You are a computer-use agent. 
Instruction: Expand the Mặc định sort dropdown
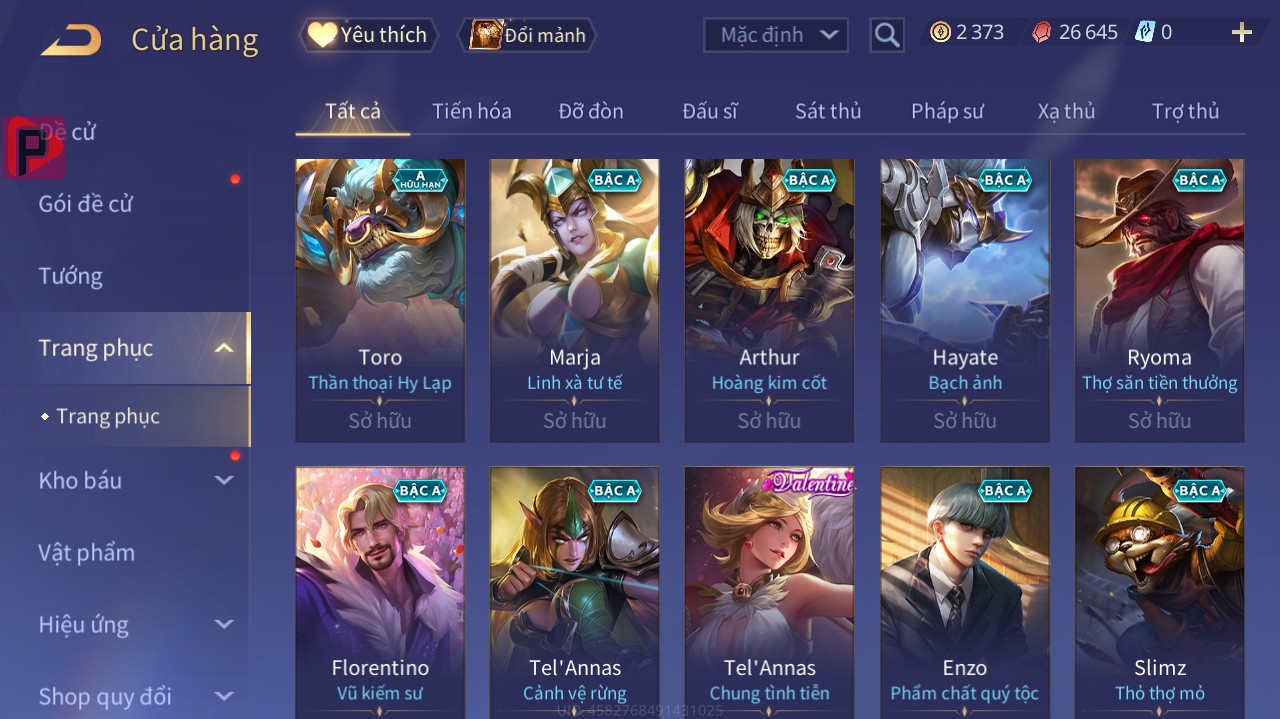point(776,35)
